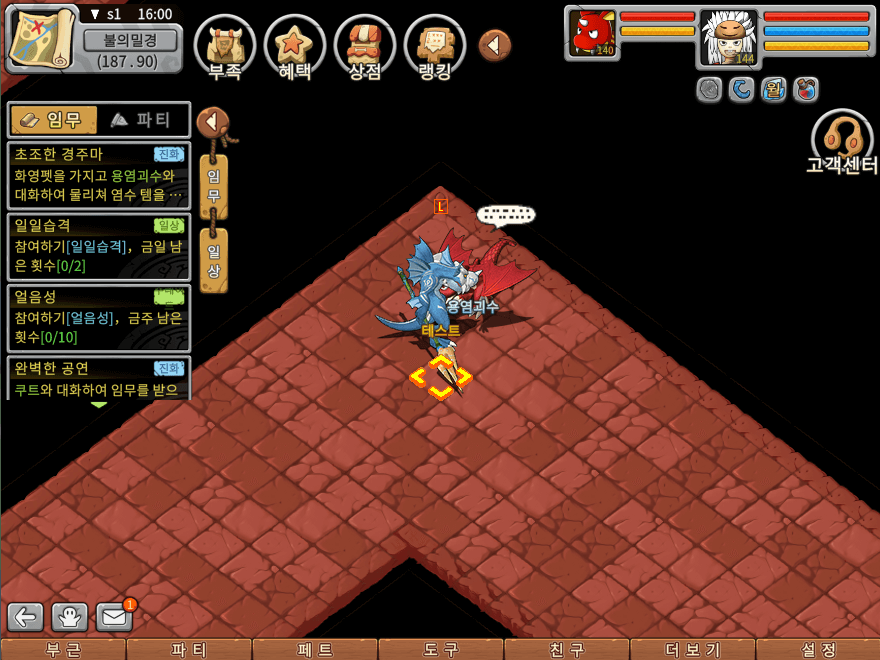Viewport: 880px width, 660px height.
Task: Click the white-haired player character portrait
Action: point(729,38)
